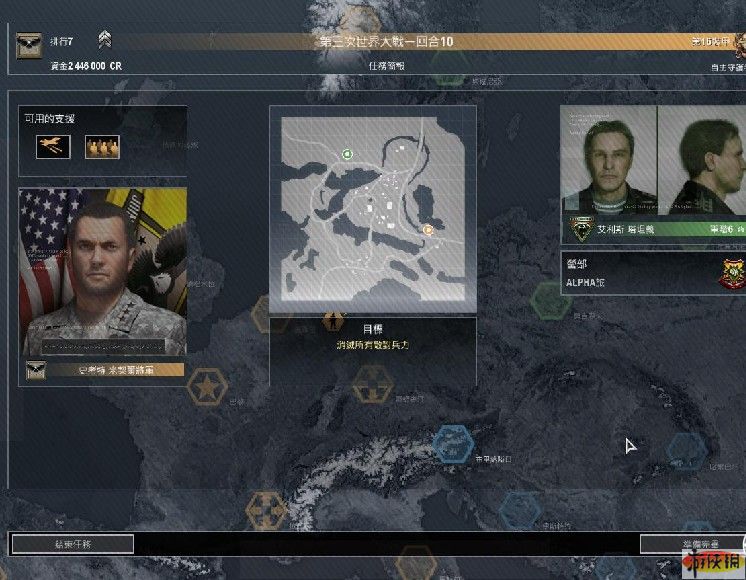This screenshot has height=580, width=746.
Task: View the enemy commander's front-facing portrait
Action: click(x=608, y=160)
